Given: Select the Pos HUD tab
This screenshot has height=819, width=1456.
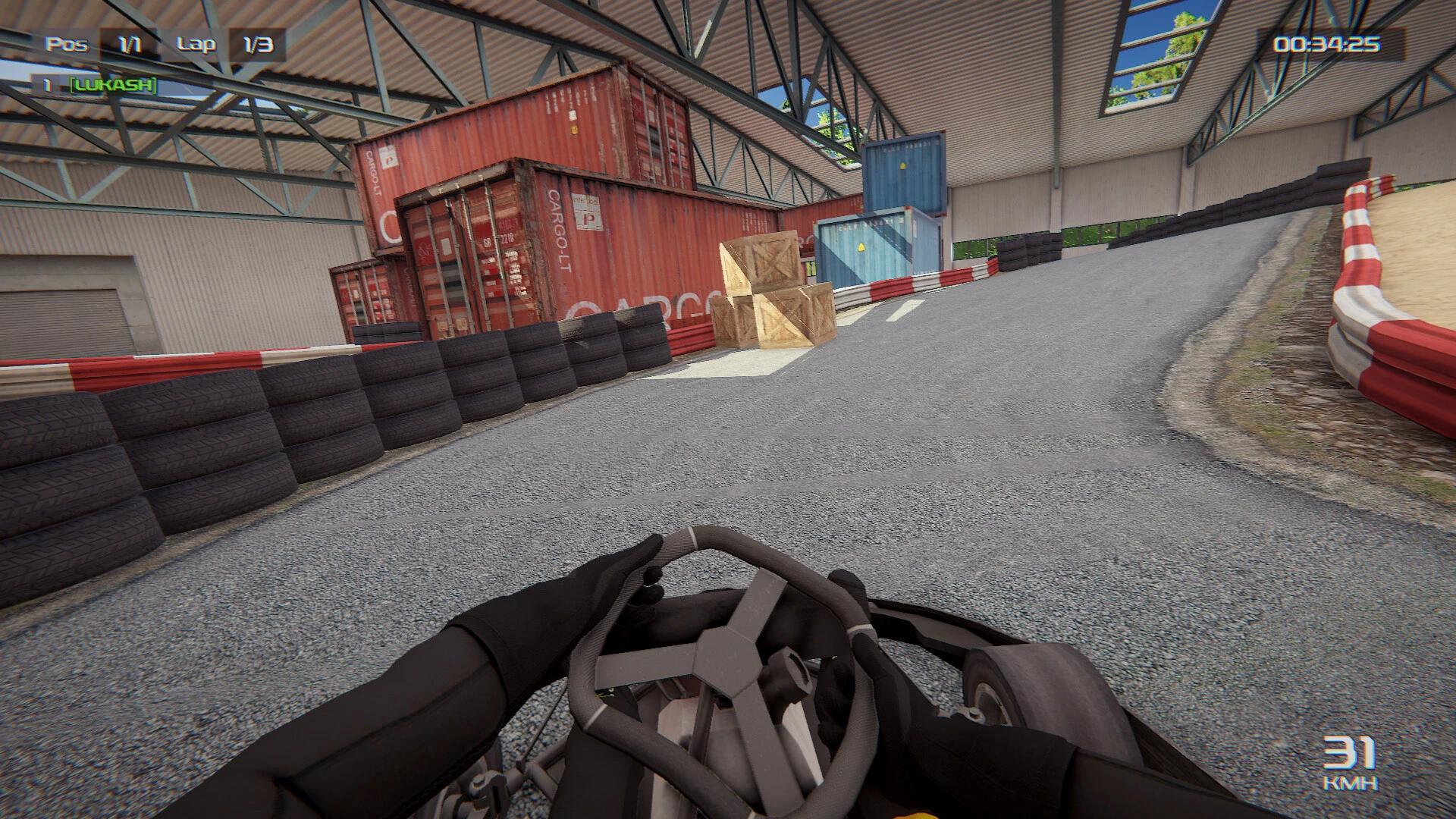Looking at the screenshot, I should 65,44.
